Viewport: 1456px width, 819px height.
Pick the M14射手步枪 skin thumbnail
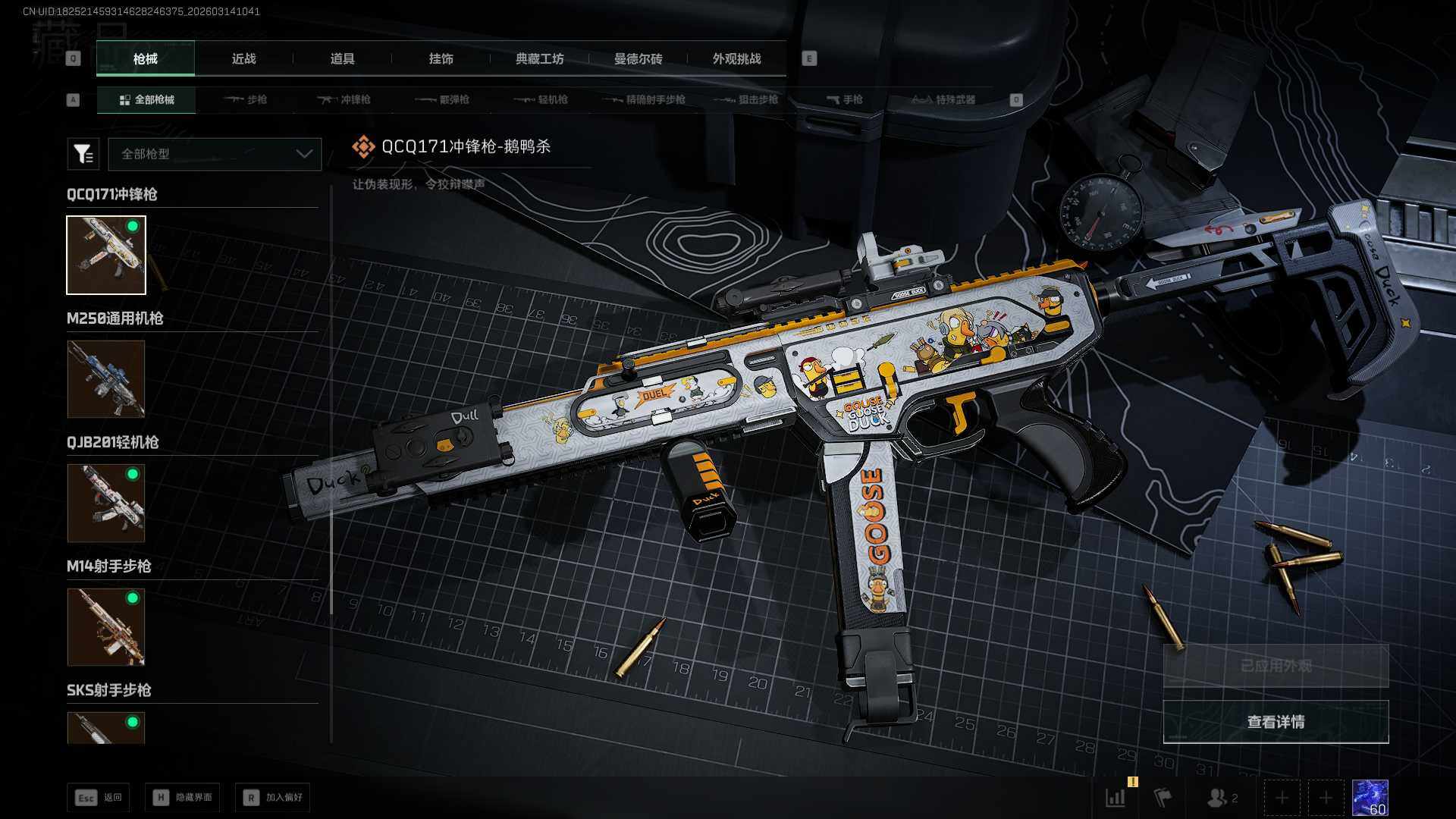pyautogui.click(x=106, y=627)
